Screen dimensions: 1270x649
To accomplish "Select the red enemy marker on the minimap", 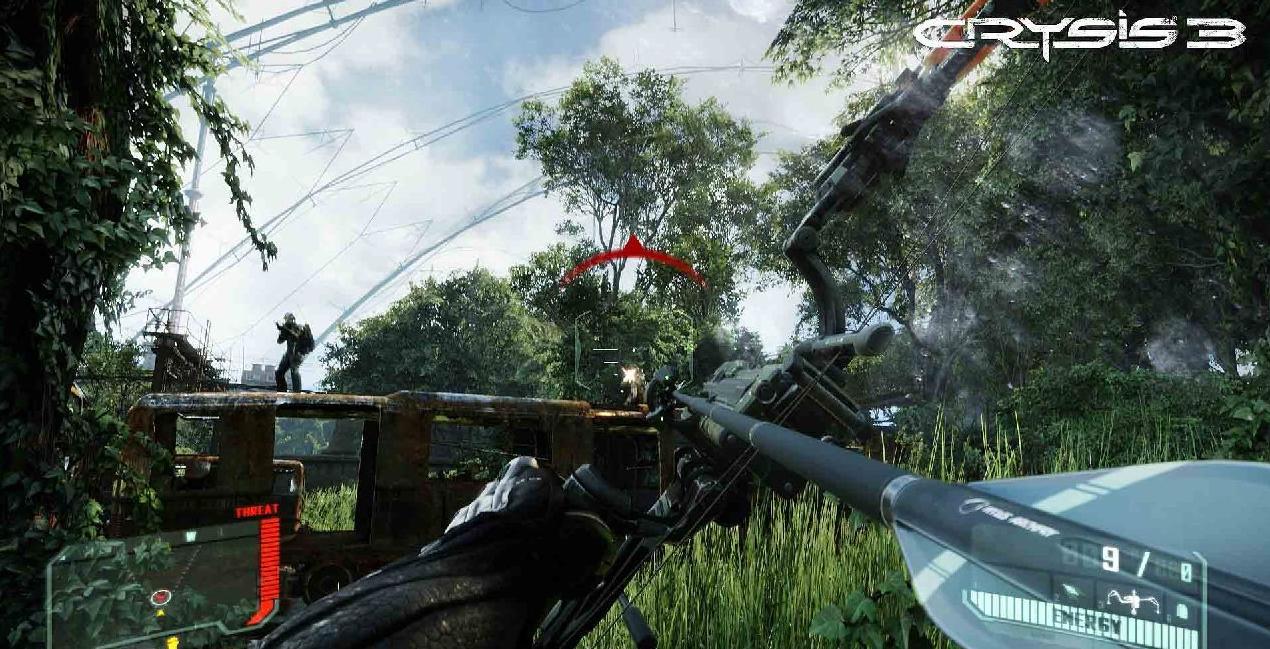I will tap(161, 598).
